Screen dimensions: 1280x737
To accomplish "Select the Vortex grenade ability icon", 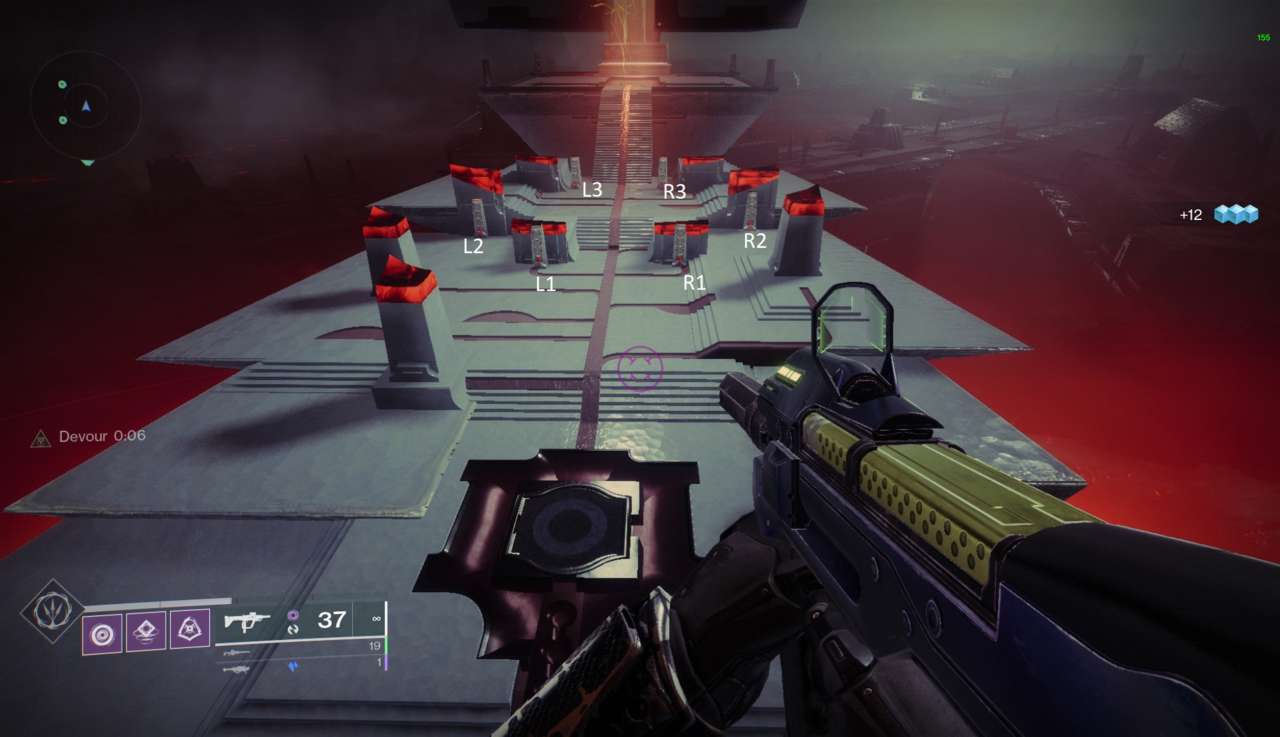I will pyautogui.click(x=102, y=632).
